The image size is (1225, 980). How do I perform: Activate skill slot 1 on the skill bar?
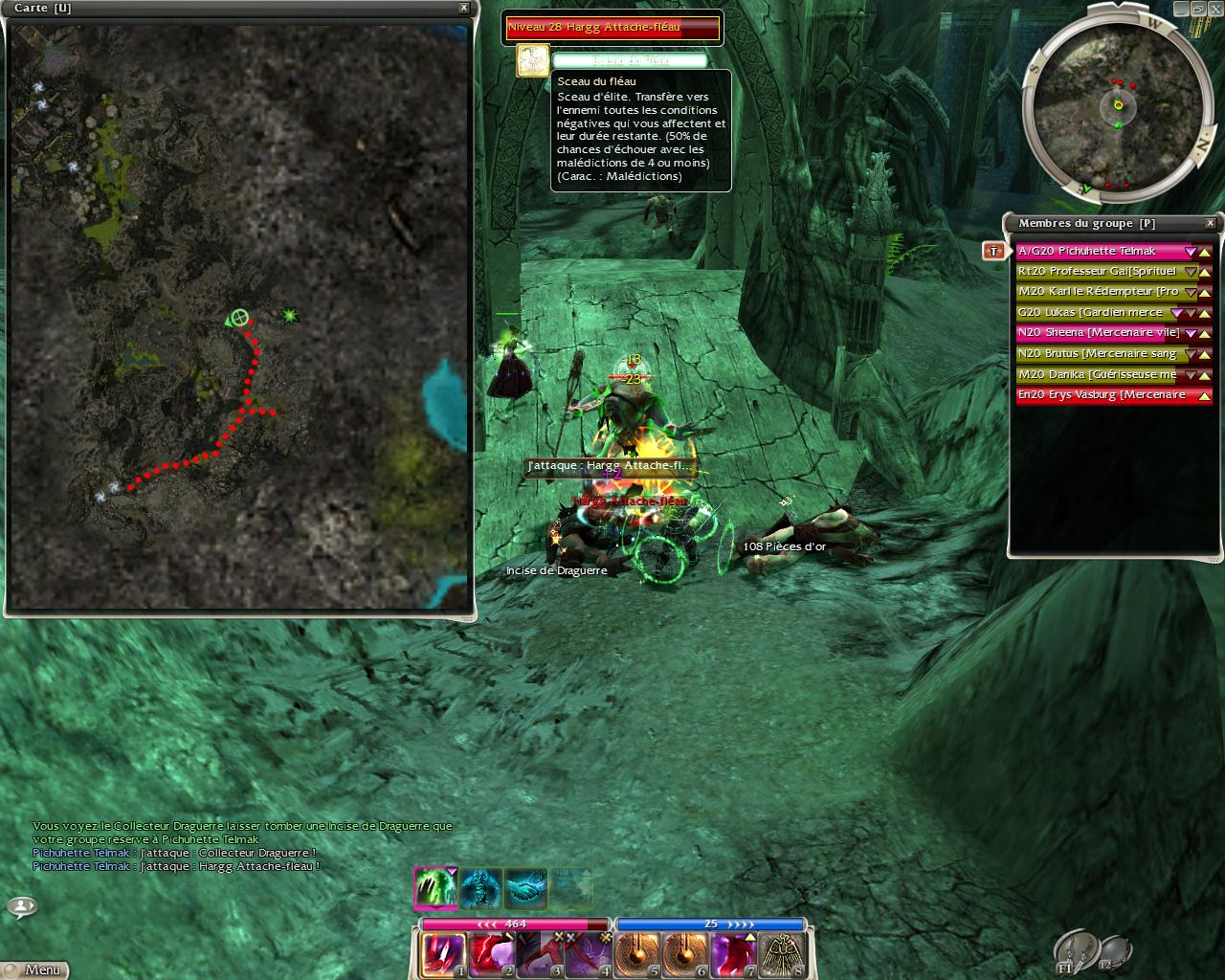point(444,954)
